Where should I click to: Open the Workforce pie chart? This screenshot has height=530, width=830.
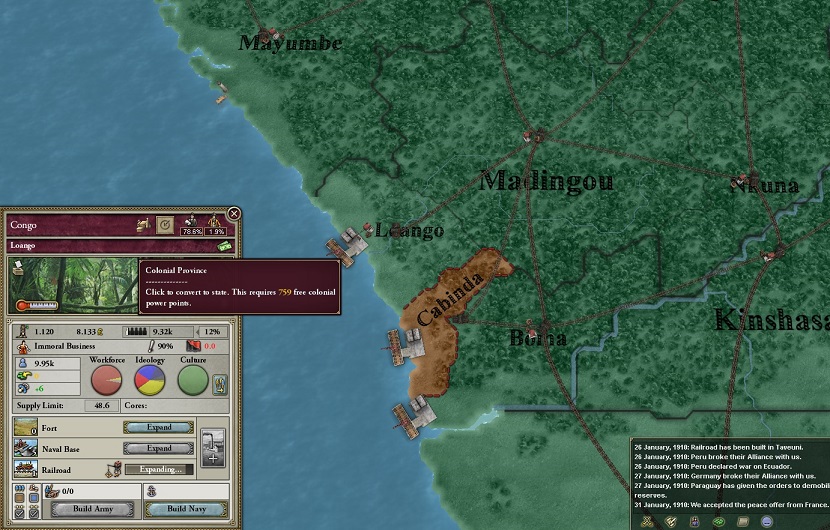click(107, 380)
